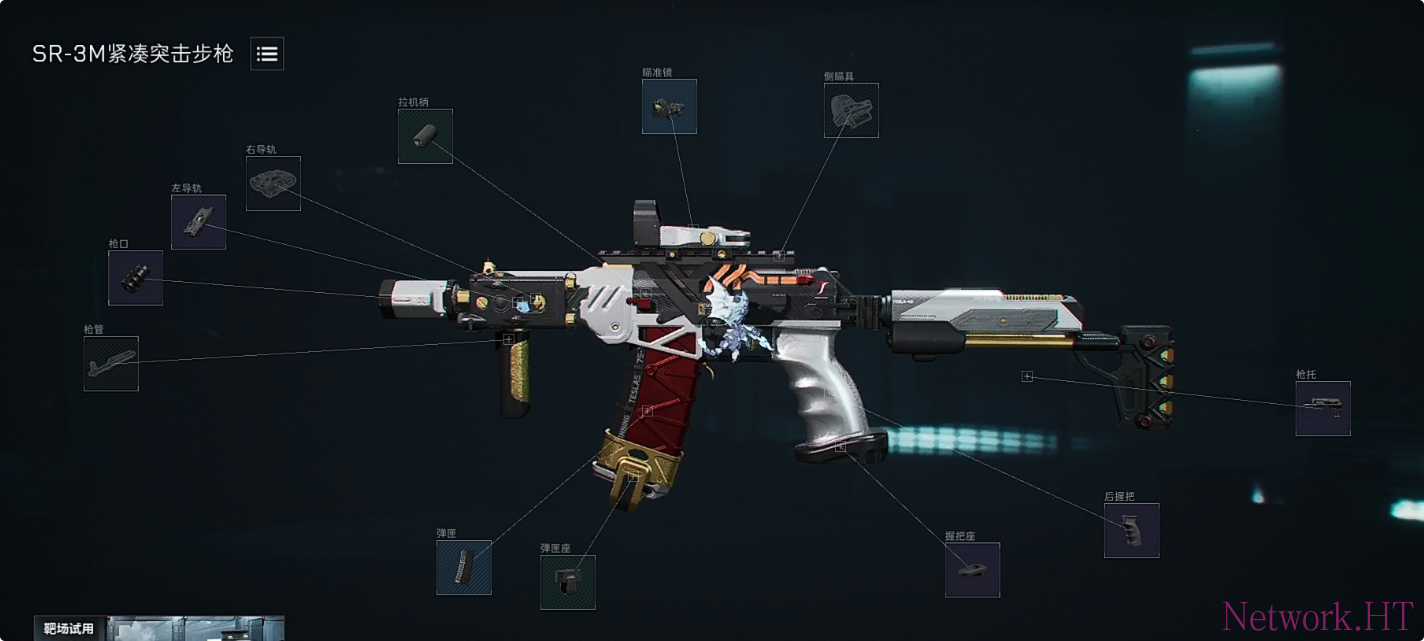Choose the 后握把 rear grip slot

click(x=1131, y=530)
